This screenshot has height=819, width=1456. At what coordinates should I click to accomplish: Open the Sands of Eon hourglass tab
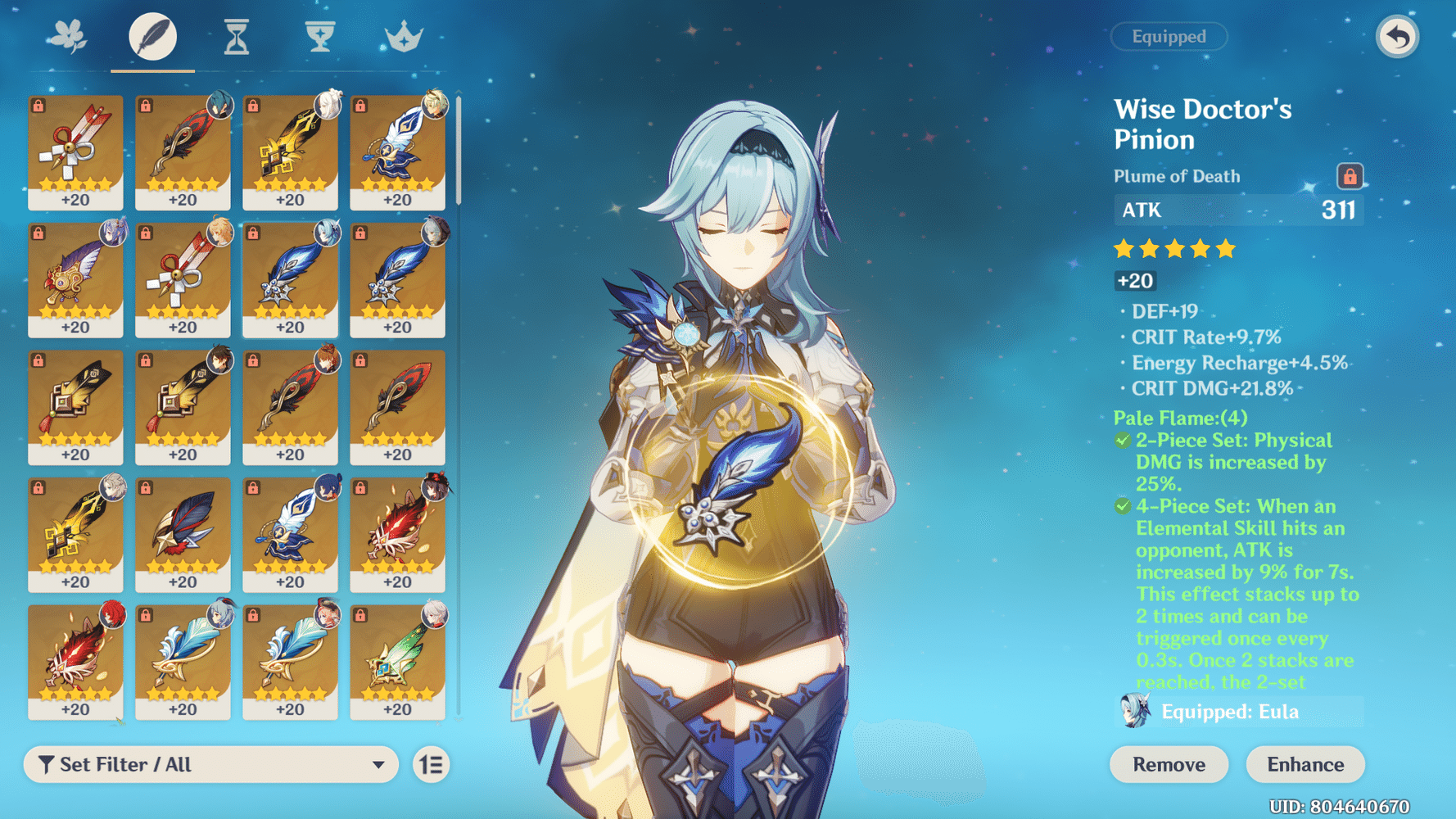[237, 37]
